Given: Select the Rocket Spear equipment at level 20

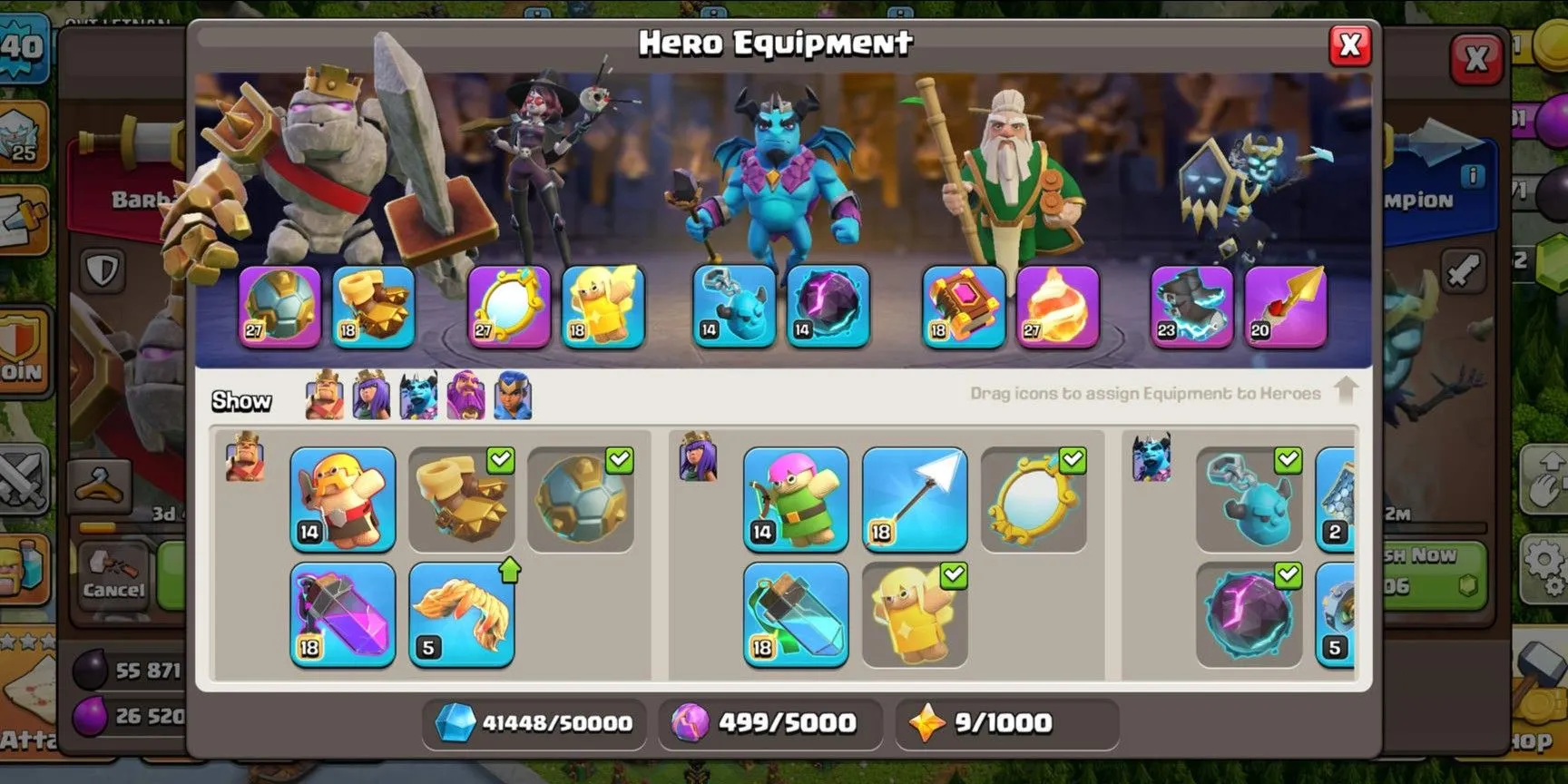Looking at the screenshot, I should tap(1287, 307).
